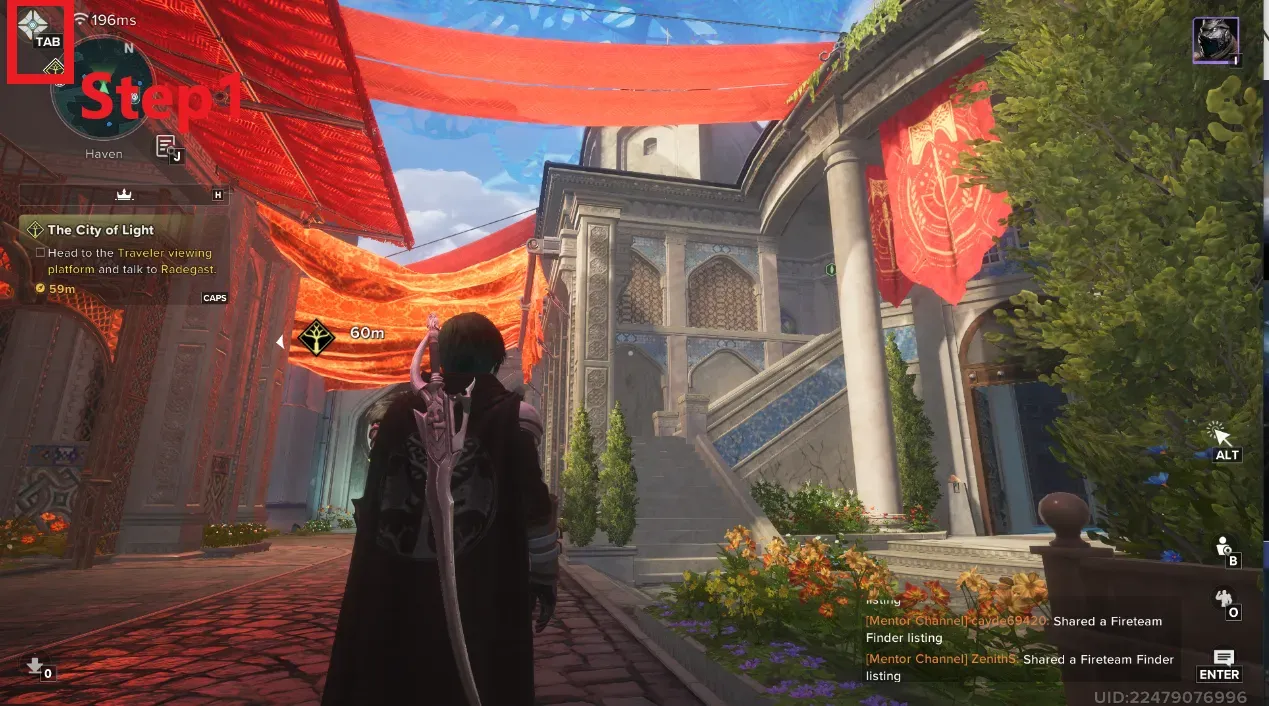
Task: Click the circular Haven minimap
Action: 103,88
